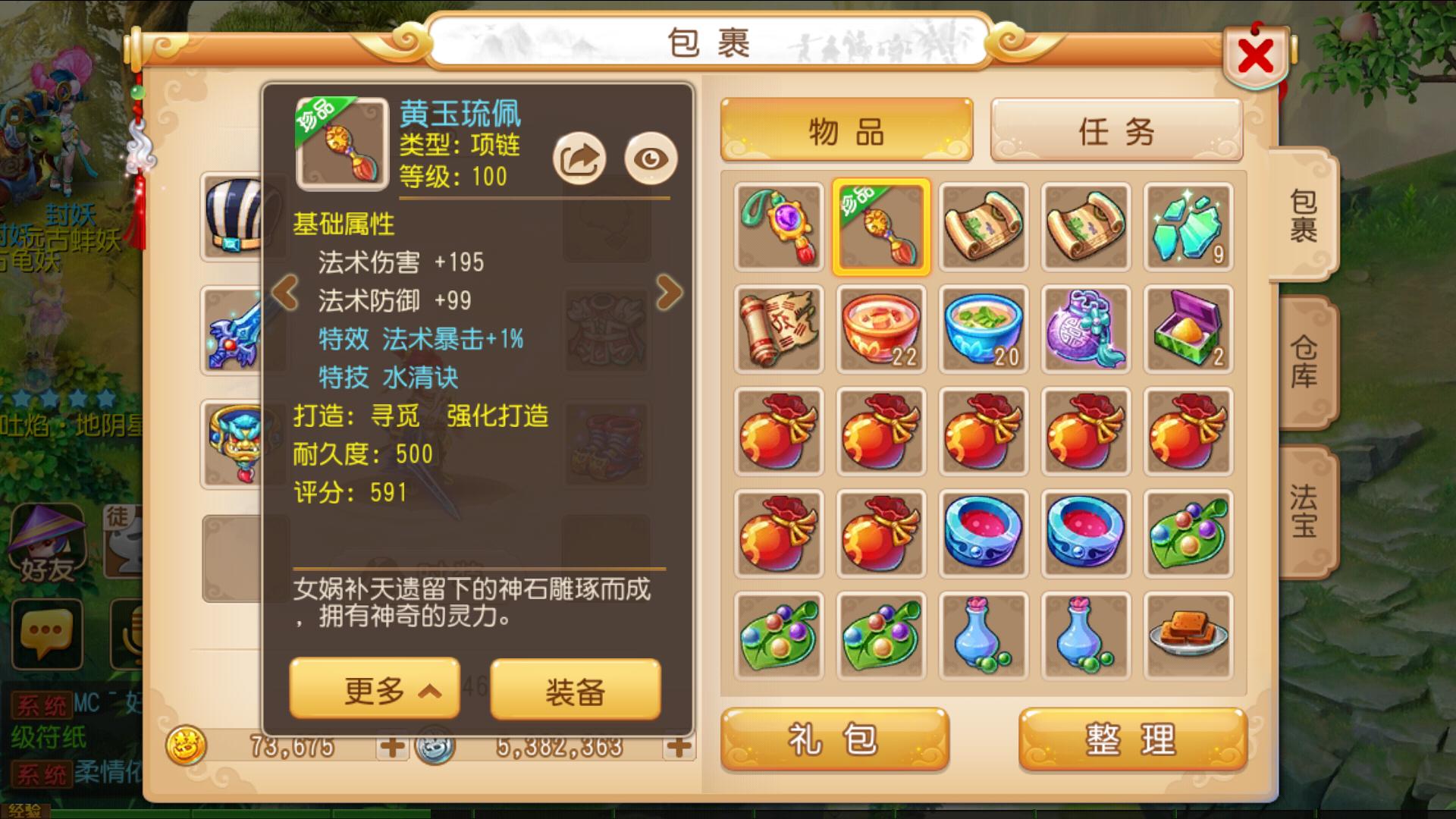
Task: Expand the 更多 options button
Action: tap(375, 690)
